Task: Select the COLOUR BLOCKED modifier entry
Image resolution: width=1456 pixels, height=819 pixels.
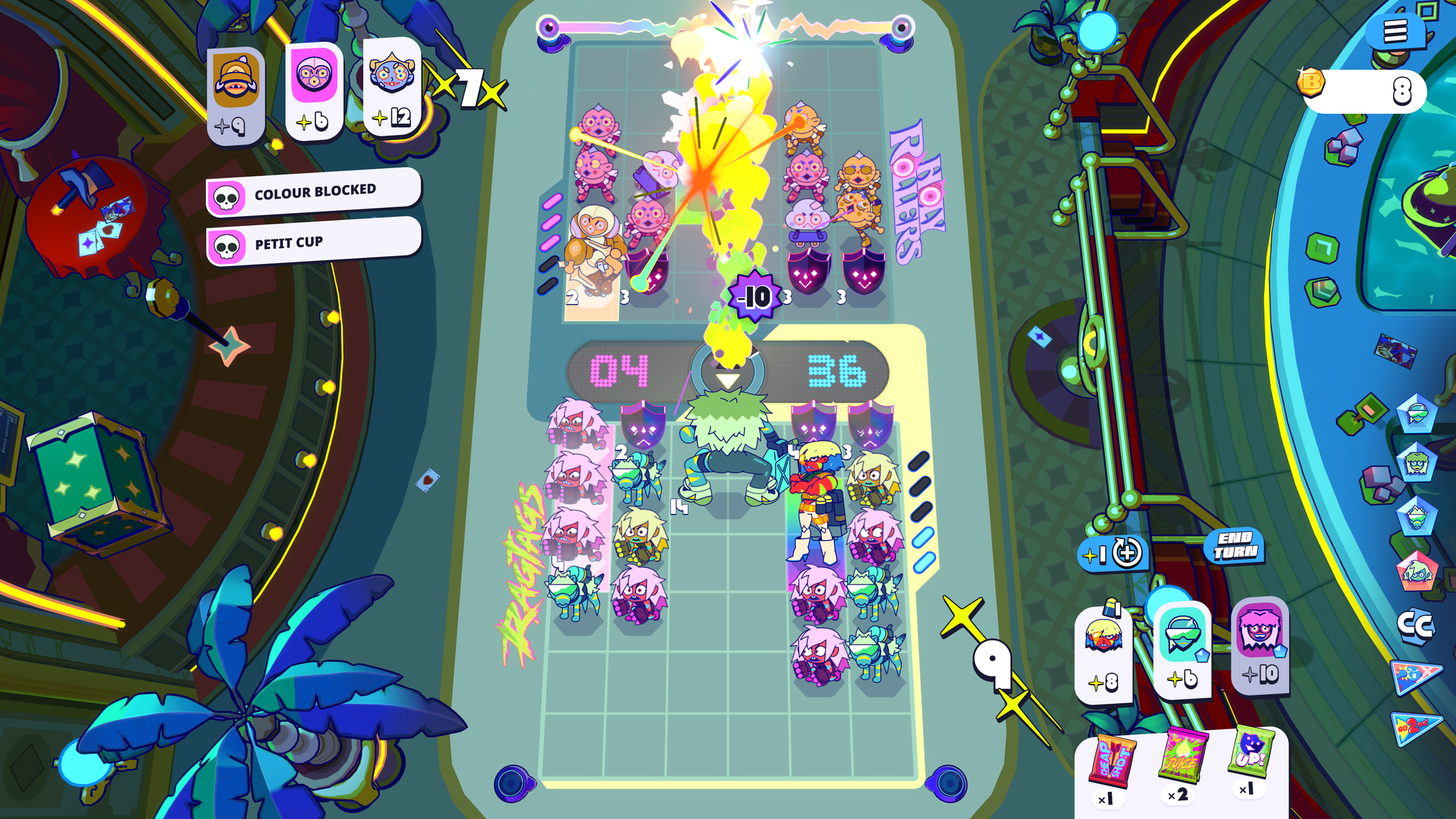Action: tap(316, 190)
